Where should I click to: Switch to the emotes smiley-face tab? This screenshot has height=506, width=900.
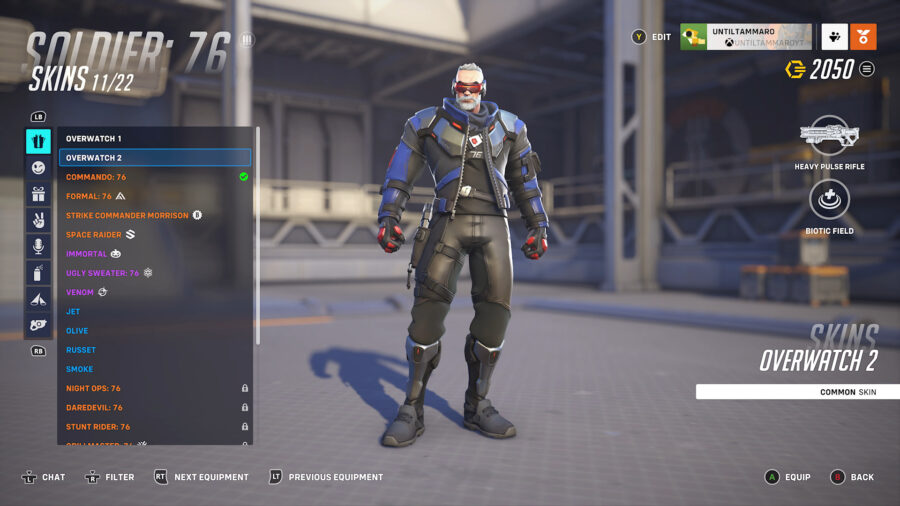pyautogui.click(x=38, y=168)
